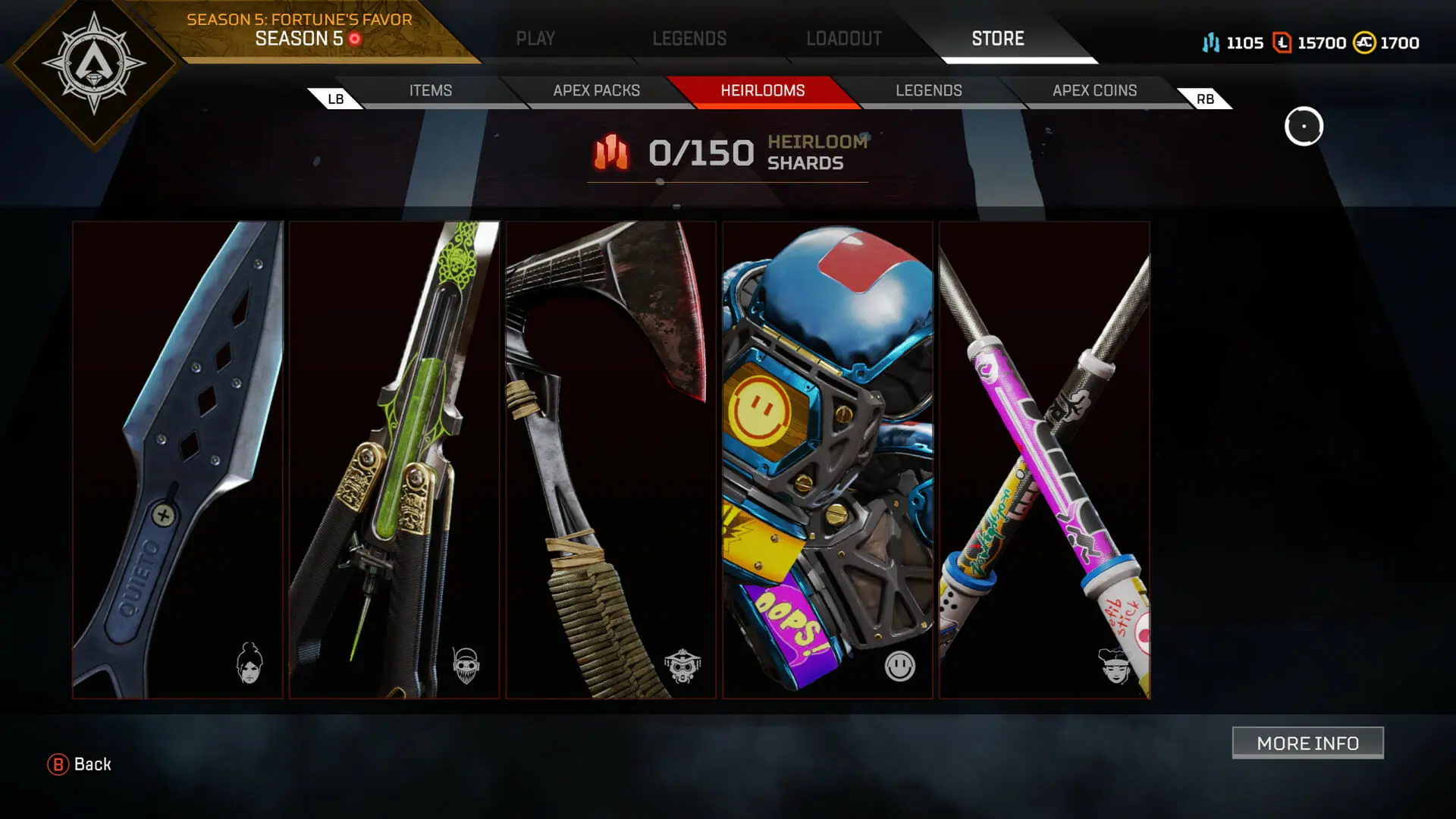Pick Bloodhound's axe heirloom card
Screen dimensions: 1456x819
(611, 460)
